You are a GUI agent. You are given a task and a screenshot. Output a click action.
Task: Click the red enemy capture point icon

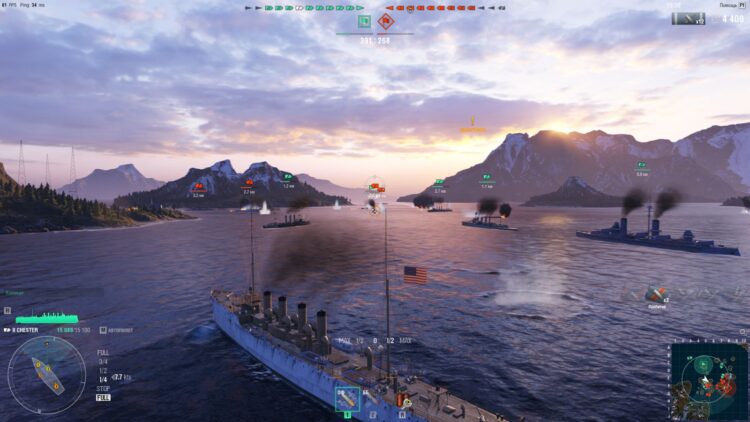385,20
